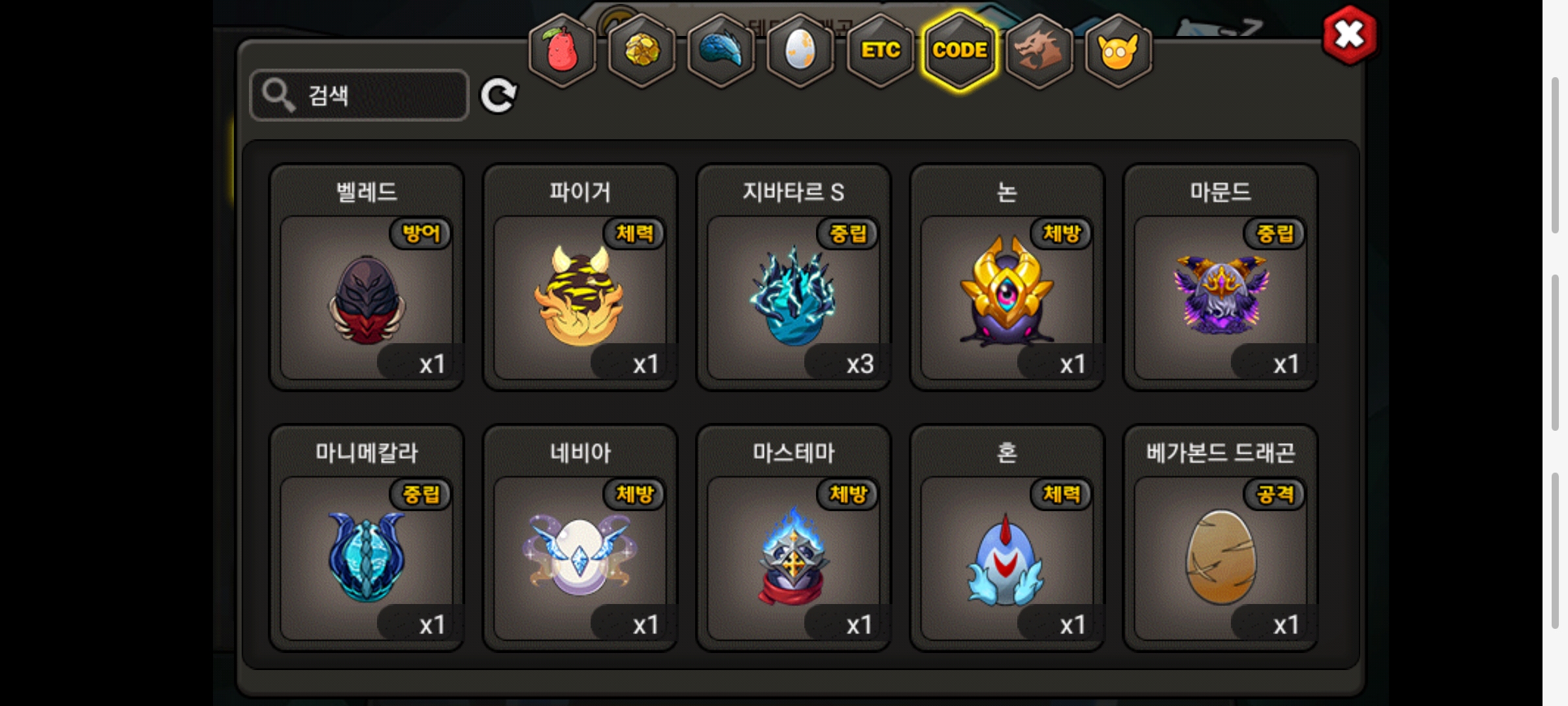The image size is (1568, 706).
Task: Show the blue dragon scale tab
Action: click(721, 50)
